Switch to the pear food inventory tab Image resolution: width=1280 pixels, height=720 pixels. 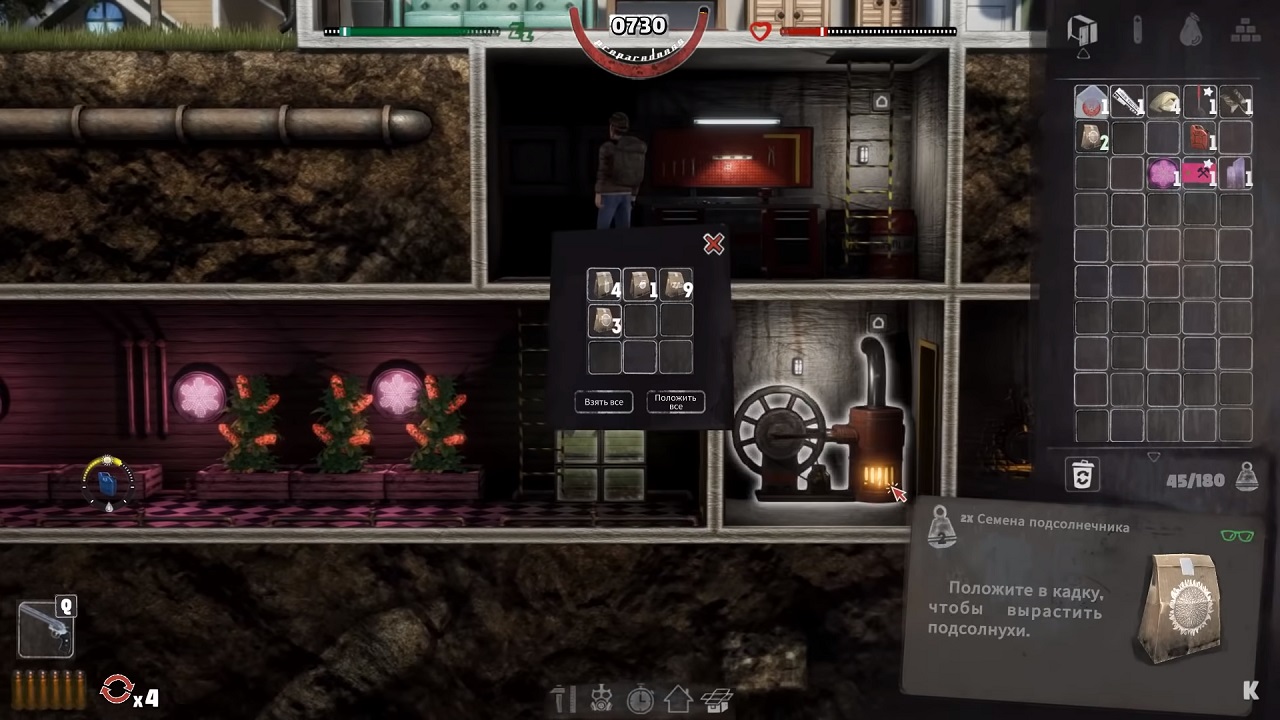(1190, 31)
